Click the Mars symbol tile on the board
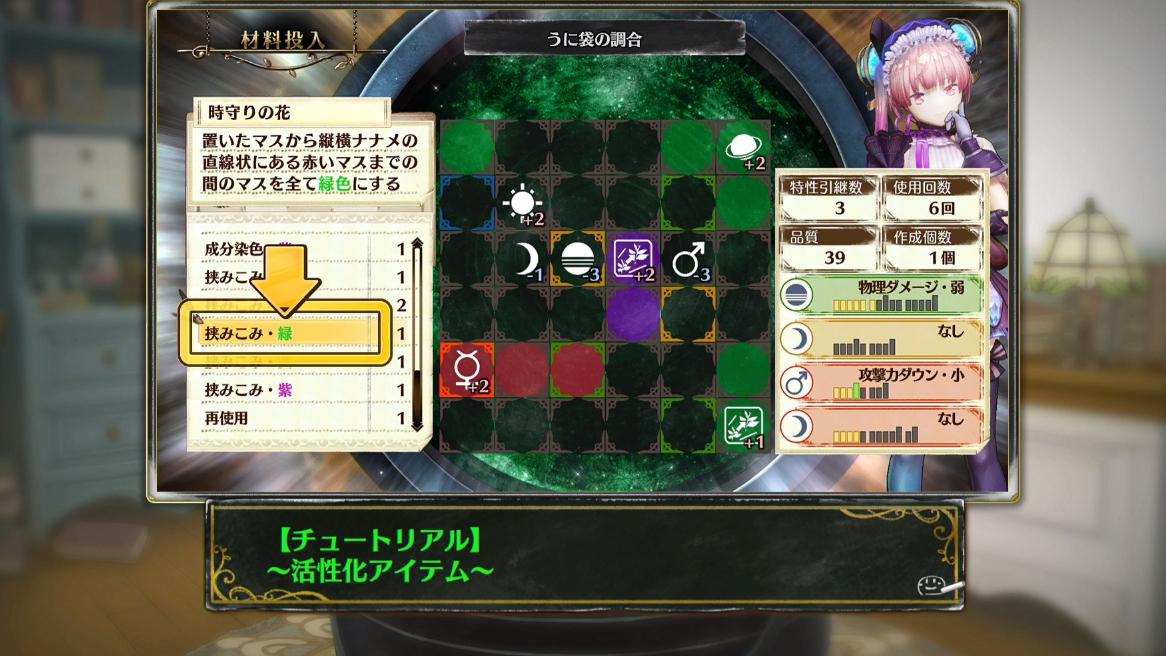This screenshot has width=1166, height=656. point(687,260)
